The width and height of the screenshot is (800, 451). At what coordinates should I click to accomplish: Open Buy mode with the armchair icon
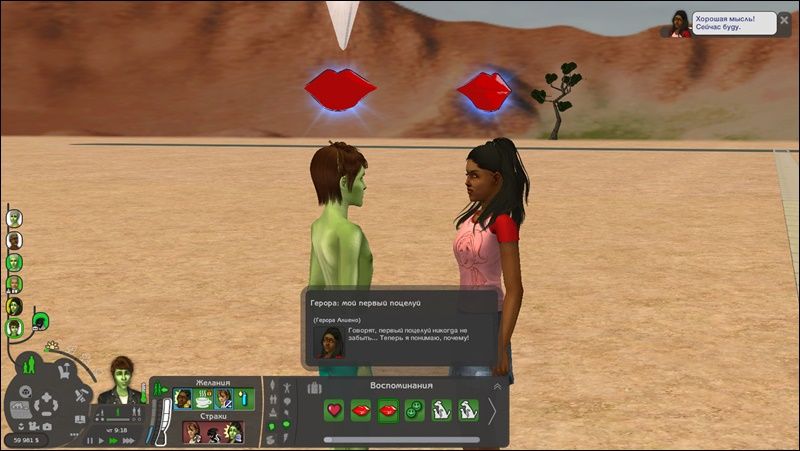(64, 371)
